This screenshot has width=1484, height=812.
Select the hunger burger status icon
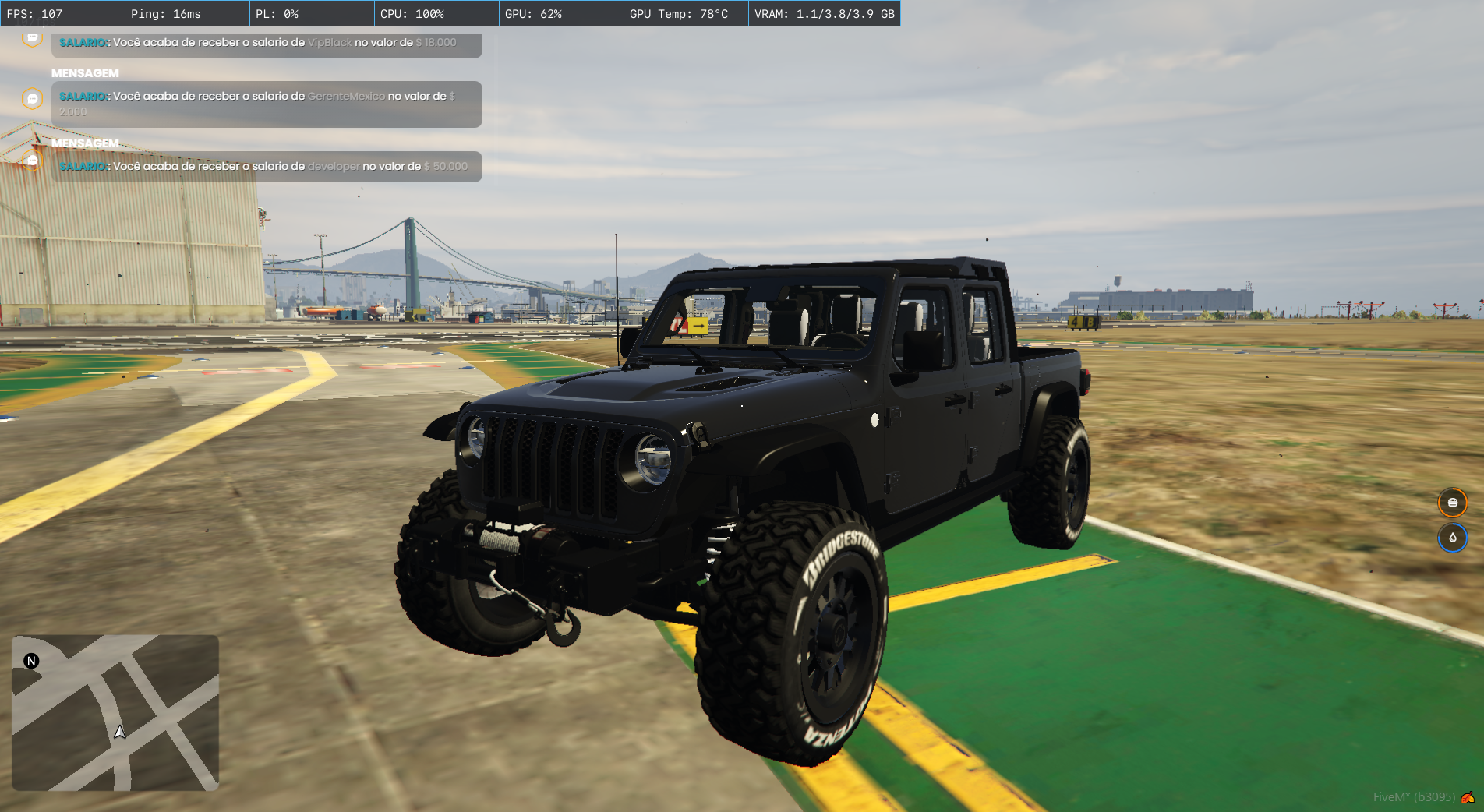point(1452,503)
